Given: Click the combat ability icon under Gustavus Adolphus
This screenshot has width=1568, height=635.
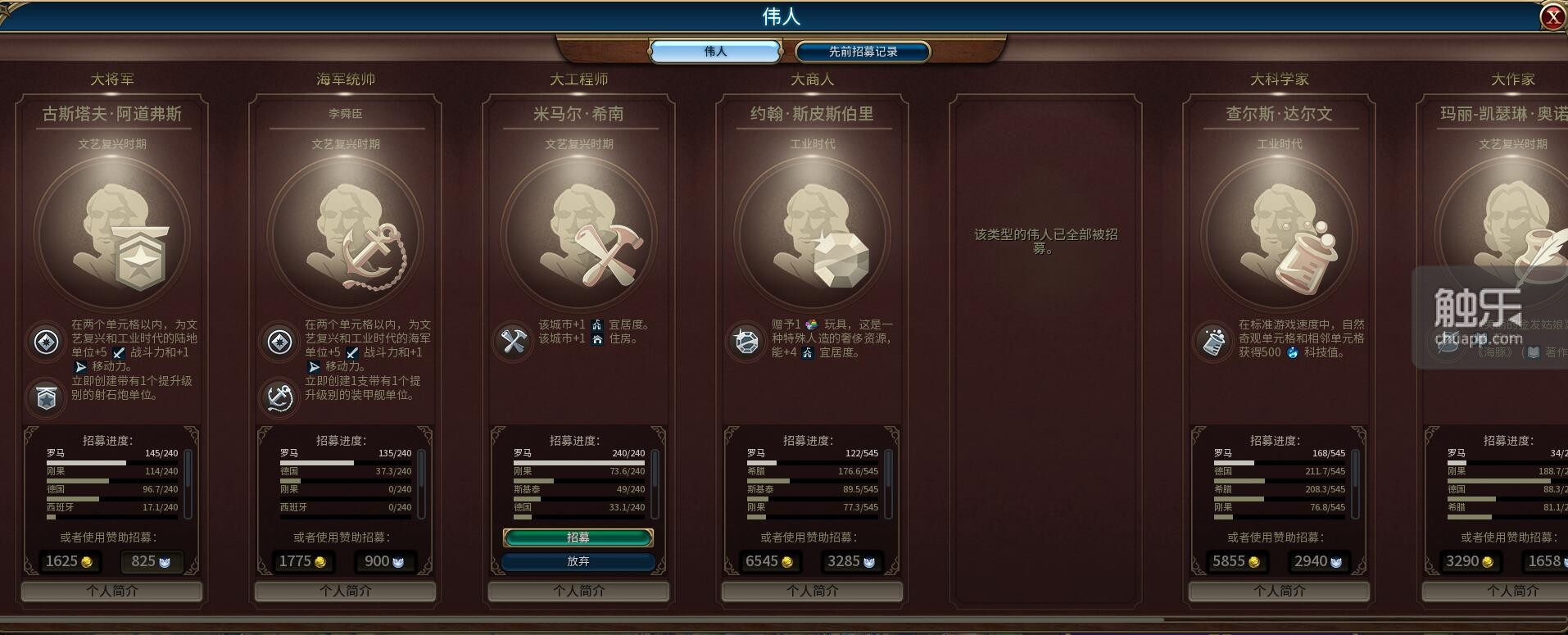Looking at the screenshot, I should click(46, 342).
